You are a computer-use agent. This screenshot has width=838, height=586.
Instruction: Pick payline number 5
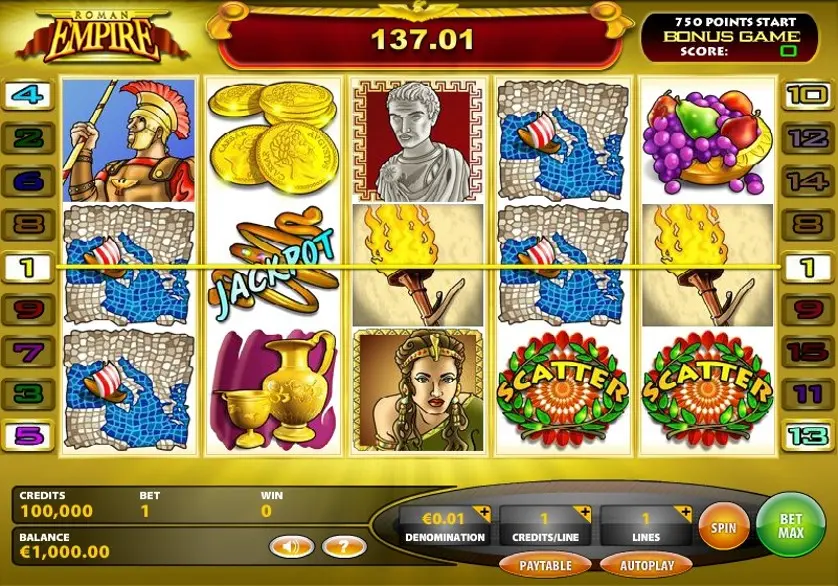(x=29, y=436)
